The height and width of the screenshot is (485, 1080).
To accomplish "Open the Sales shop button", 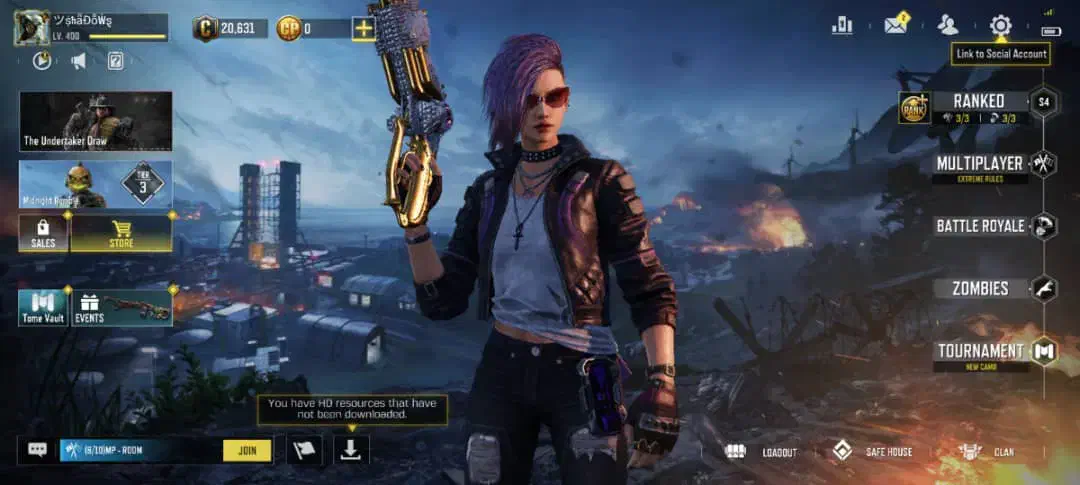I will pos(43,233).
